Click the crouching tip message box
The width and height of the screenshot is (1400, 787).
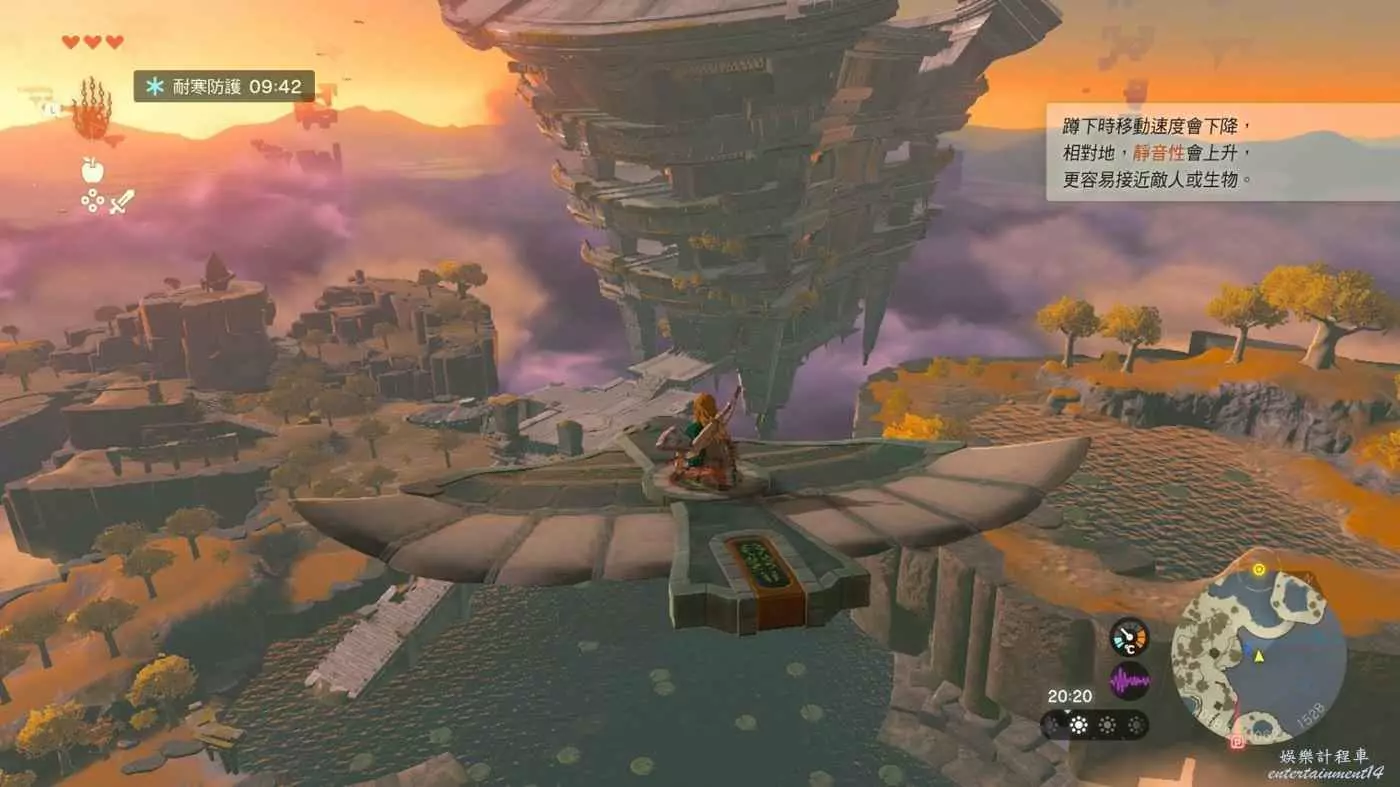[x=1222, y=153]
